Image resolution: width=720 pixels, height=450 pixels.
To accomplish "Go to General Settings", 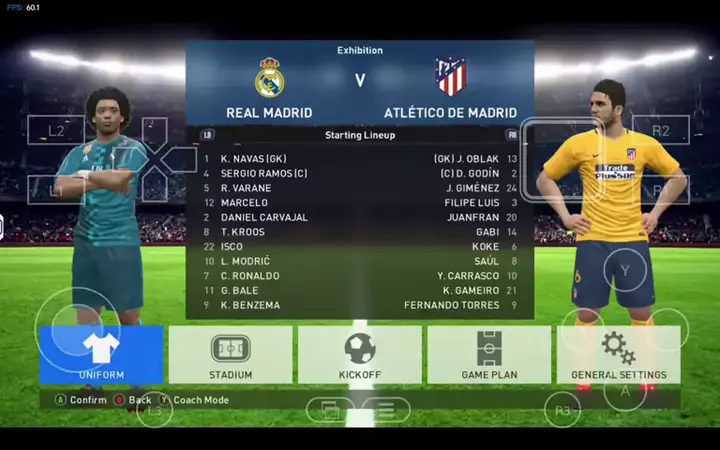I will point(618,354).
